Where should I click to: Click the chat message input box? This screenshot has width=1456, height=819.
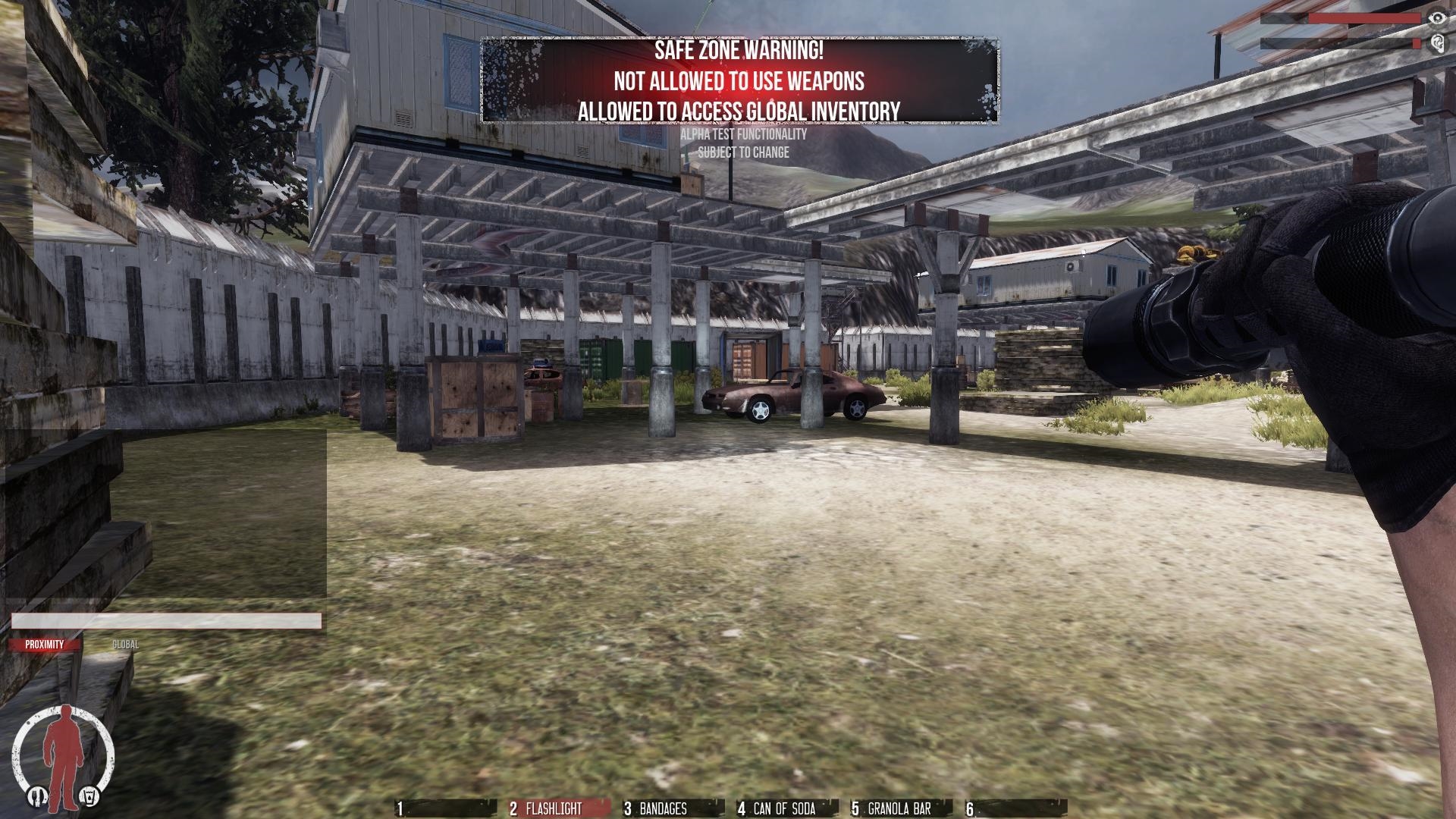click(166, 622)
